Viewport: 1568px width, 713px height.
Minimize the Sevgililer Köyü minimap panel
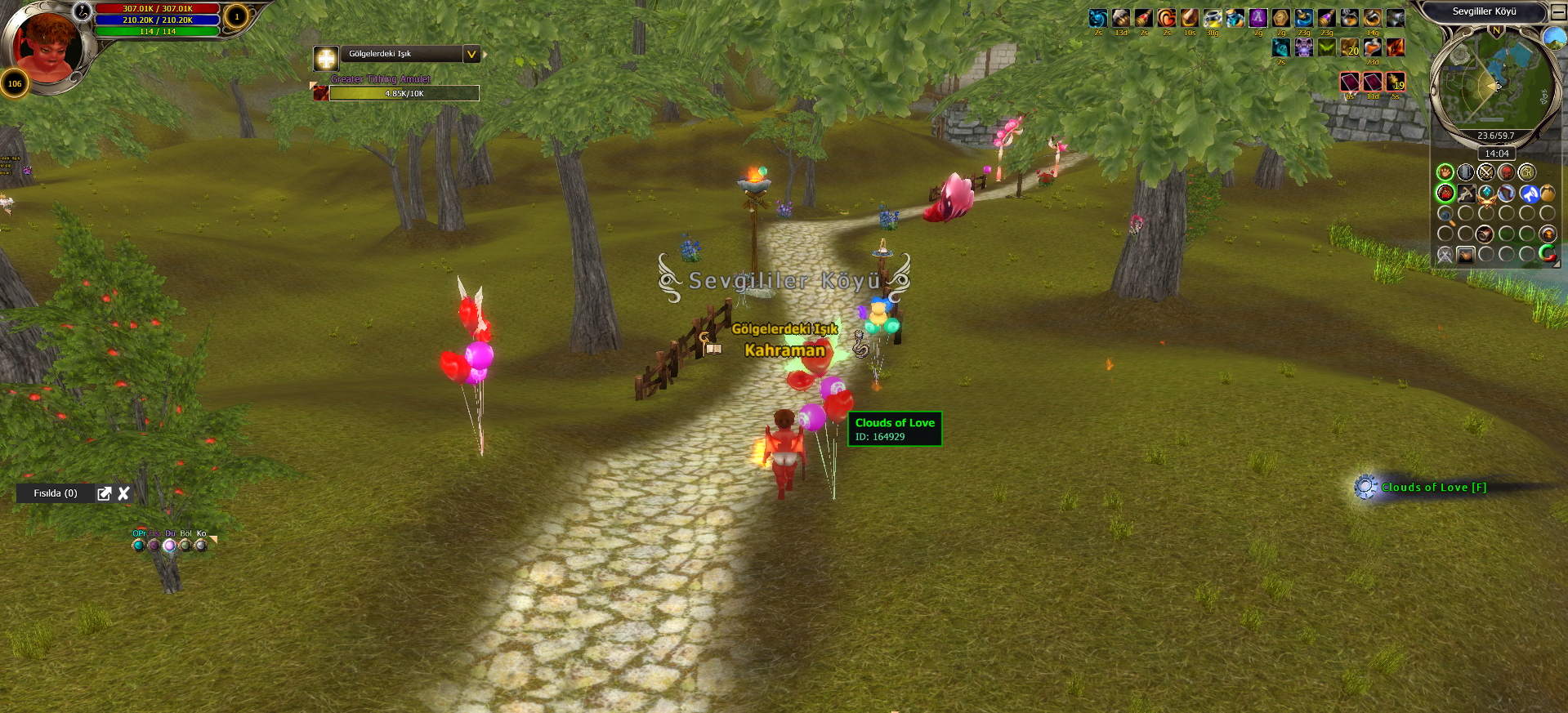[1558, 11]
